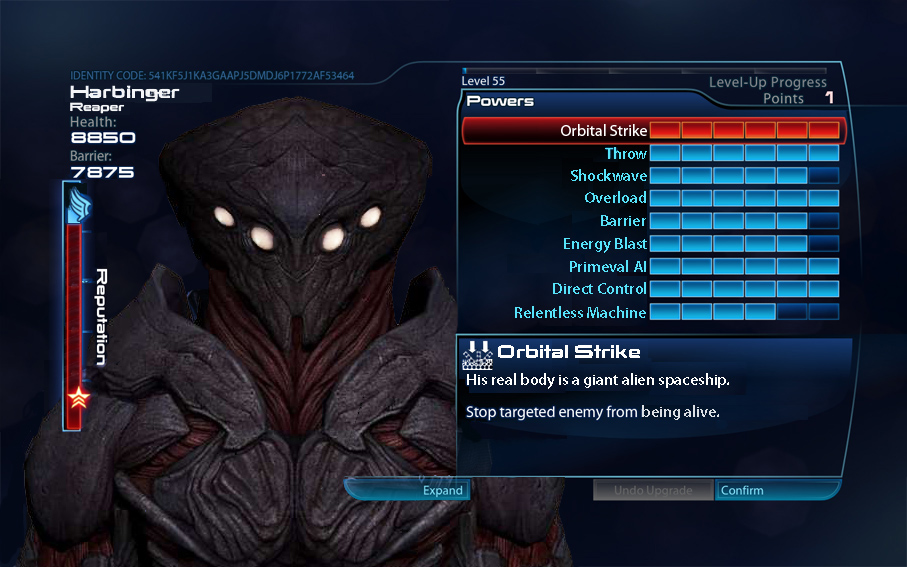Click the Expand button
Viewport: 907px width, 567px height.
[441, 490]
